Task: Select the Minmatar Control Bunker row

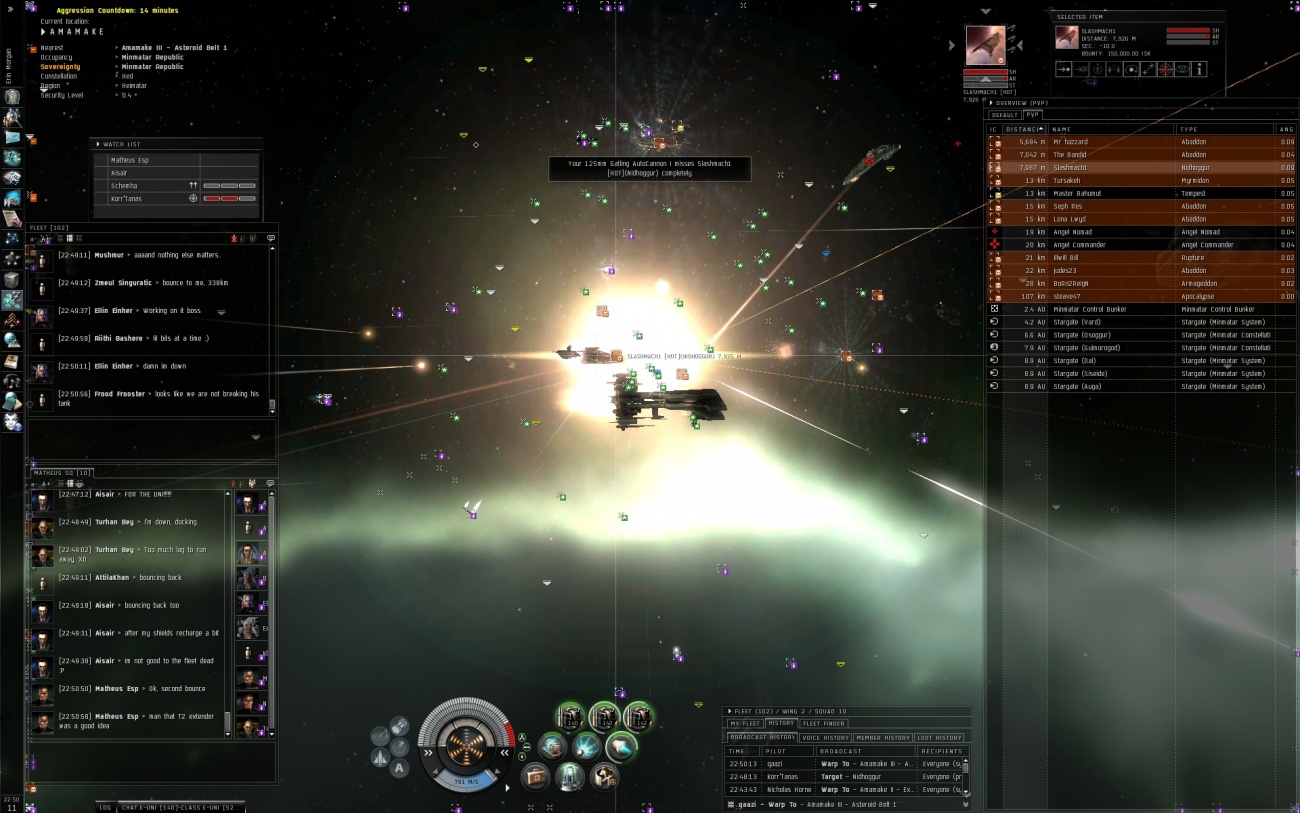Action: coord(1110,309)
